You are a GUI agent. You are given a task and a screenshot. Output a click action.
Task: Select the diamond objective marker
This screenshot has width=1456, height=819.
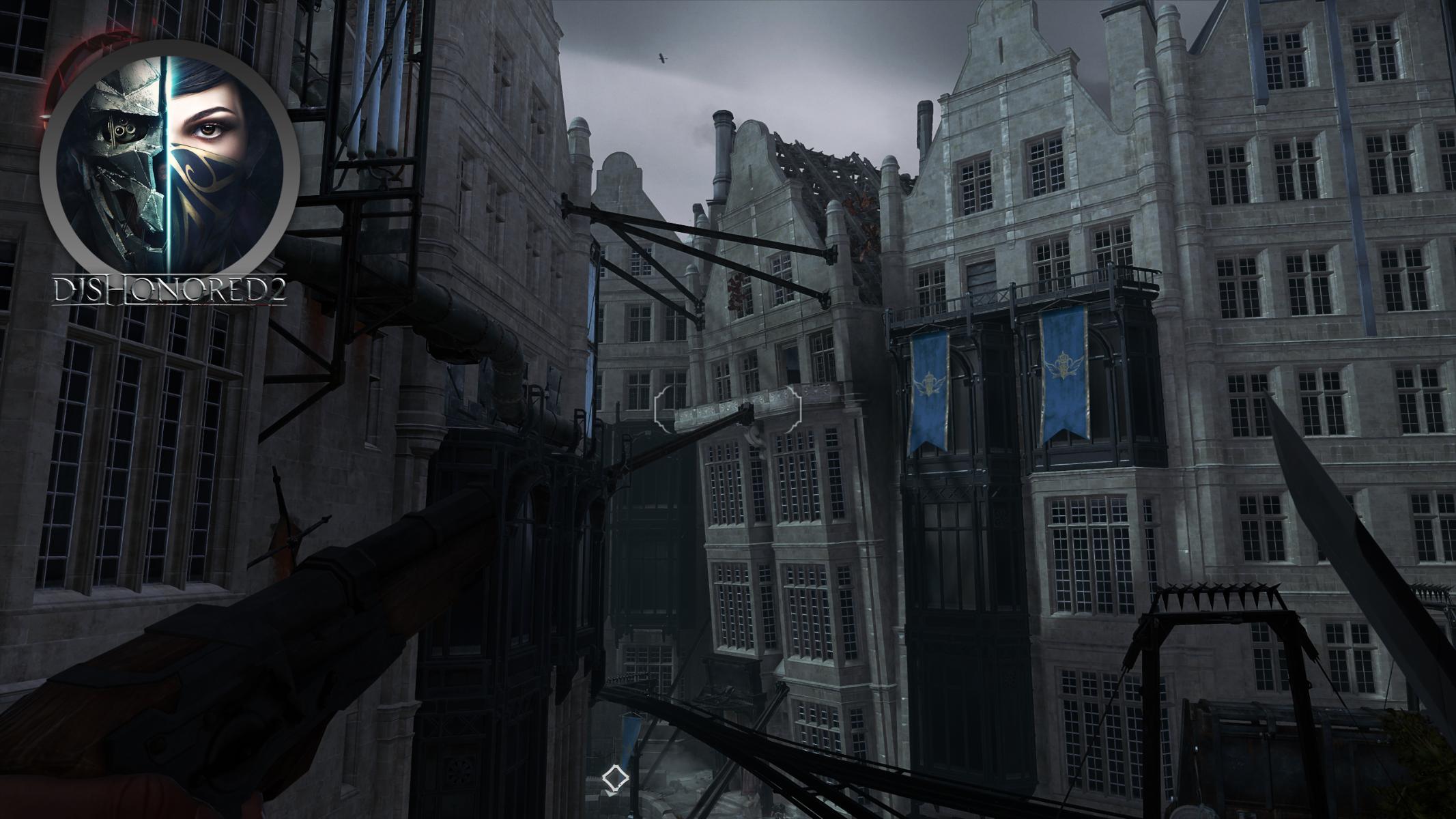614,778
